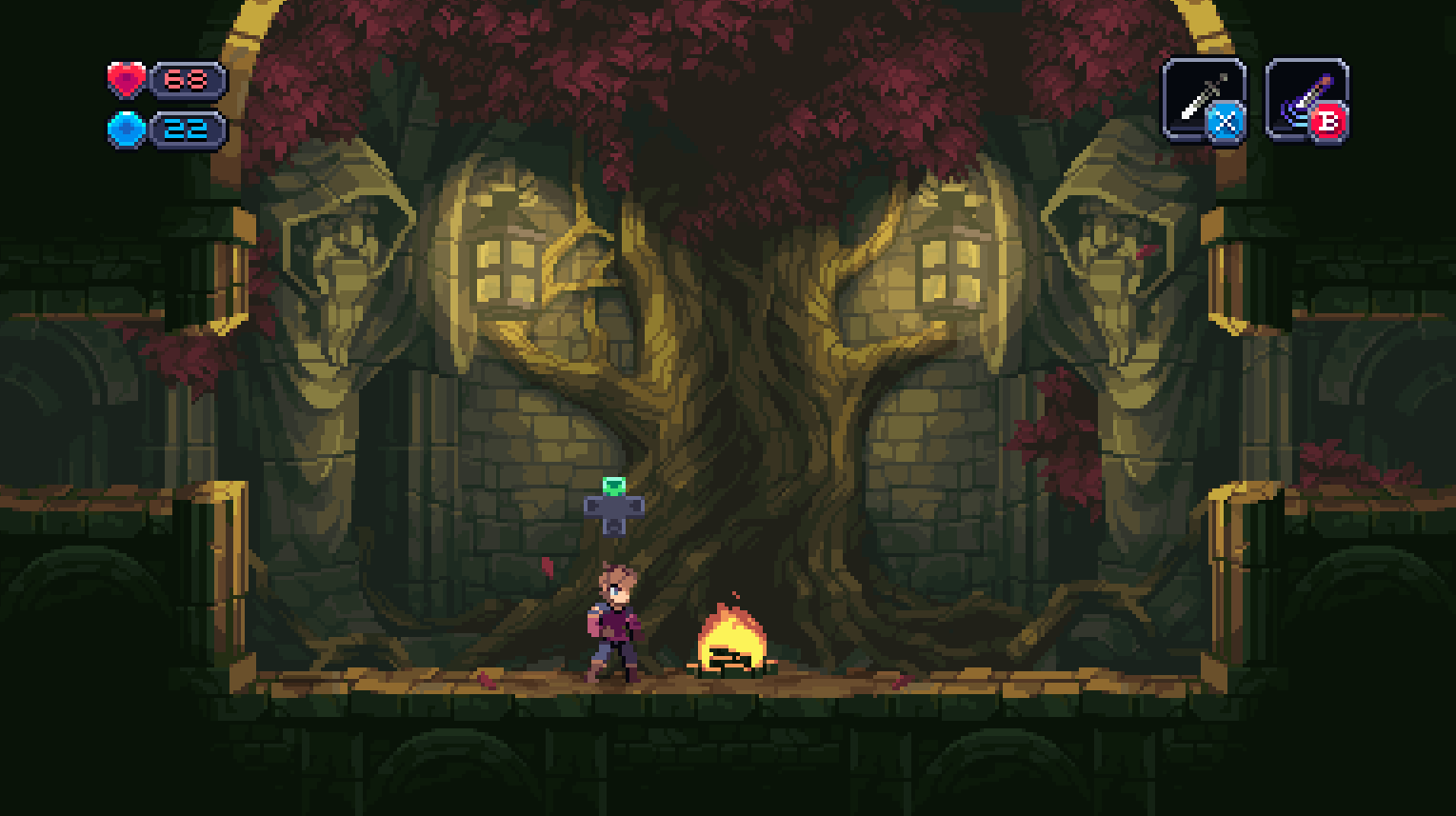Toggle the primary weapon slot
Screen dimensions: 1456x816
1202,98
